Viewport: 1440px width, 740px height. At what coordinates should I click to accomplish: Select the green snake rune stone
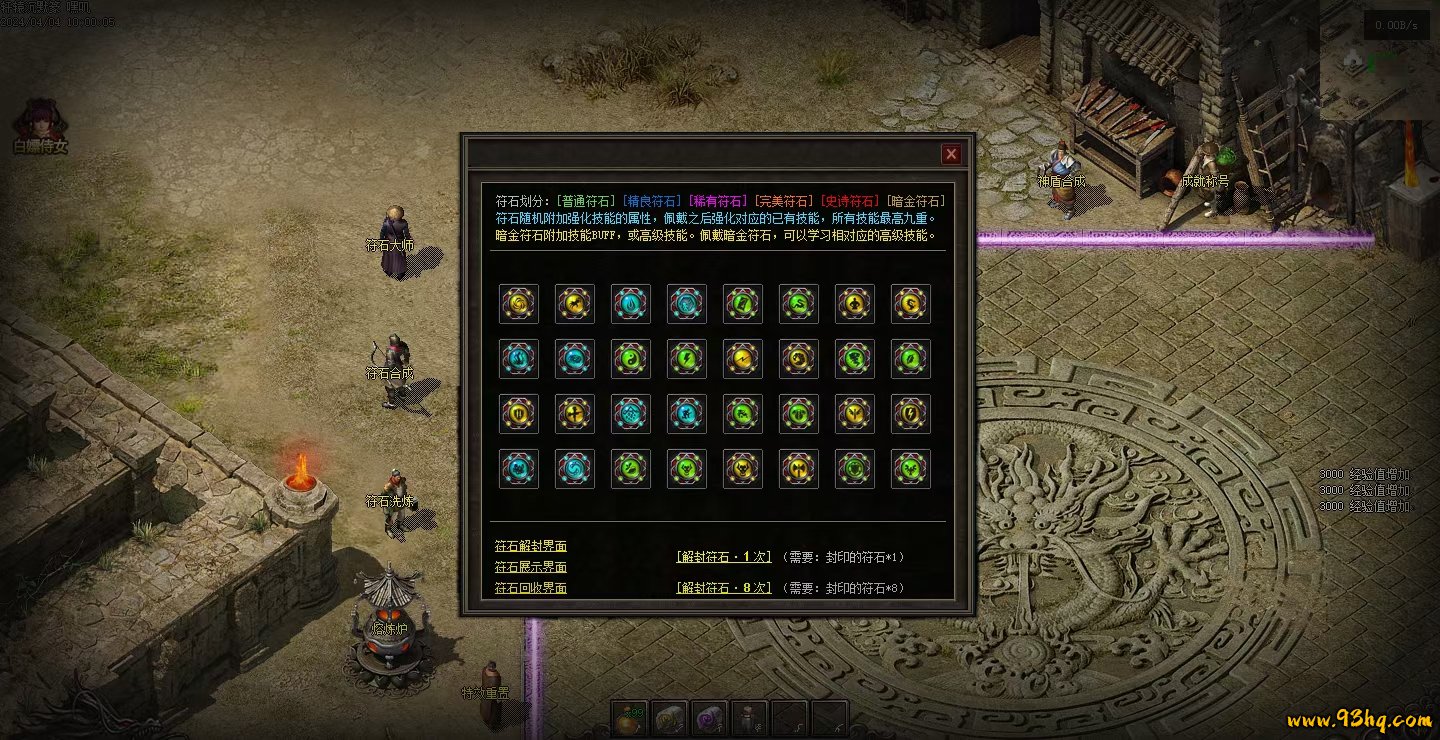point(799,304)
